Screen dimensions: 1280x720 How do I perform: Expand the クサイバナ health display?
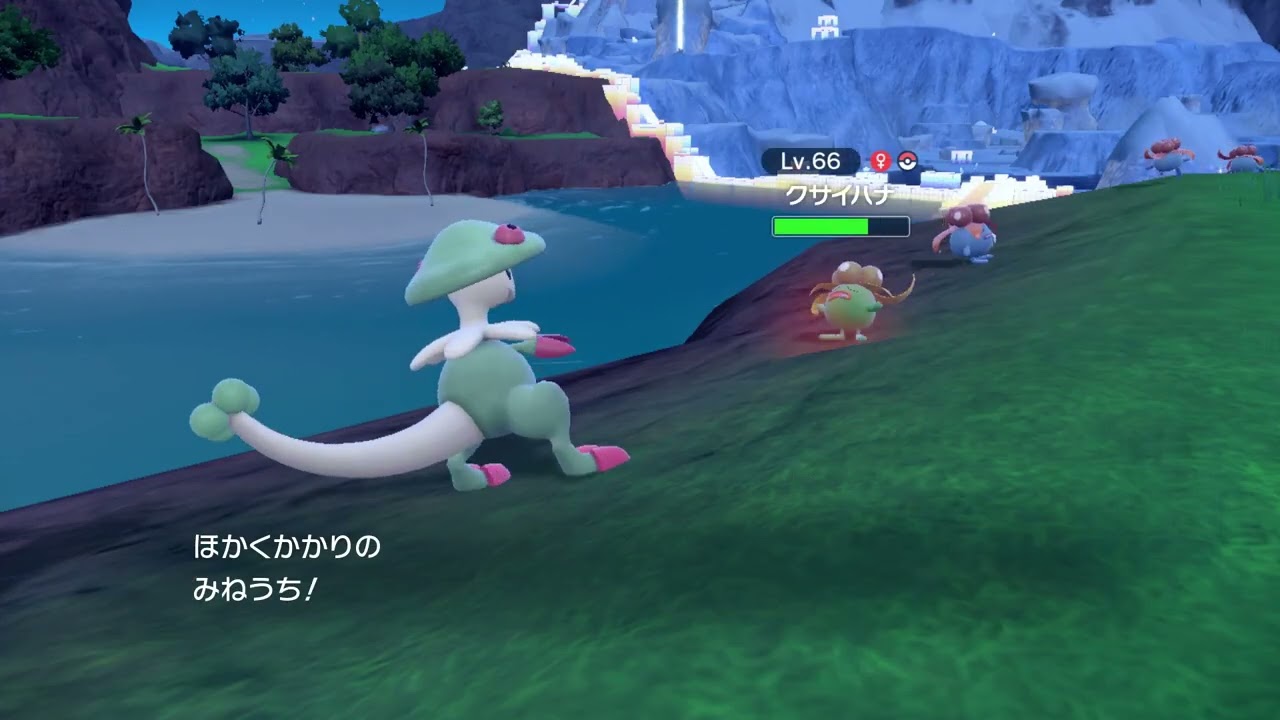tap(838, 226)
